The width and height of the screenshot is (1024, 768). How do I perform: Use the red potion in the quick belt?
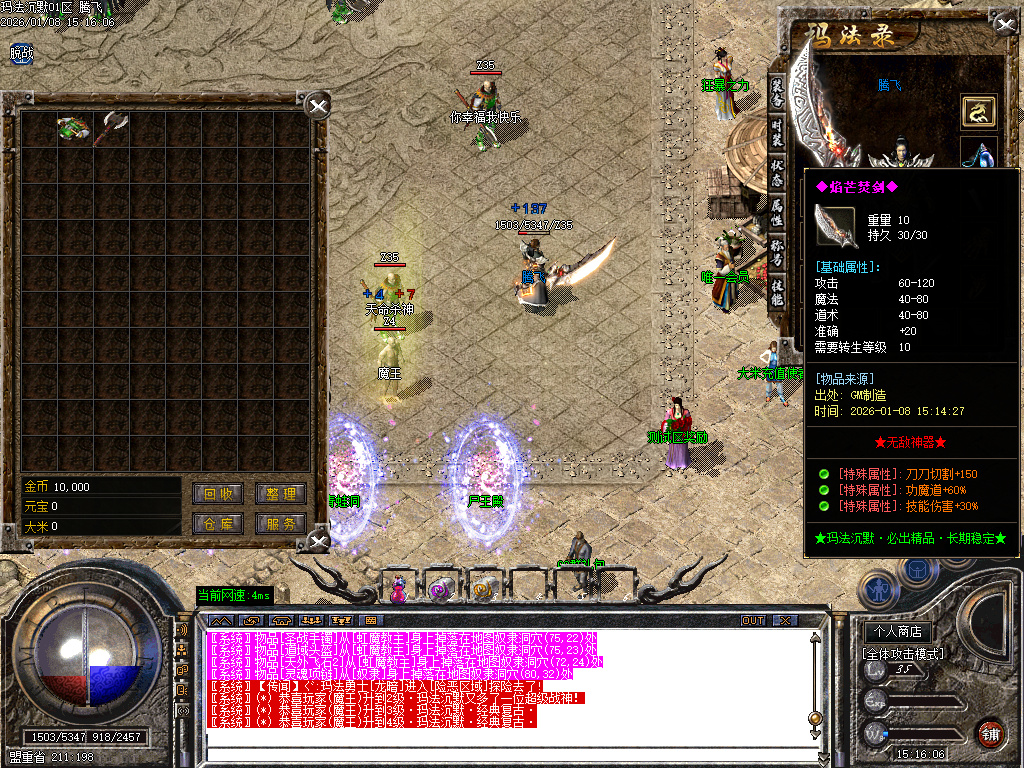(399, 589)
